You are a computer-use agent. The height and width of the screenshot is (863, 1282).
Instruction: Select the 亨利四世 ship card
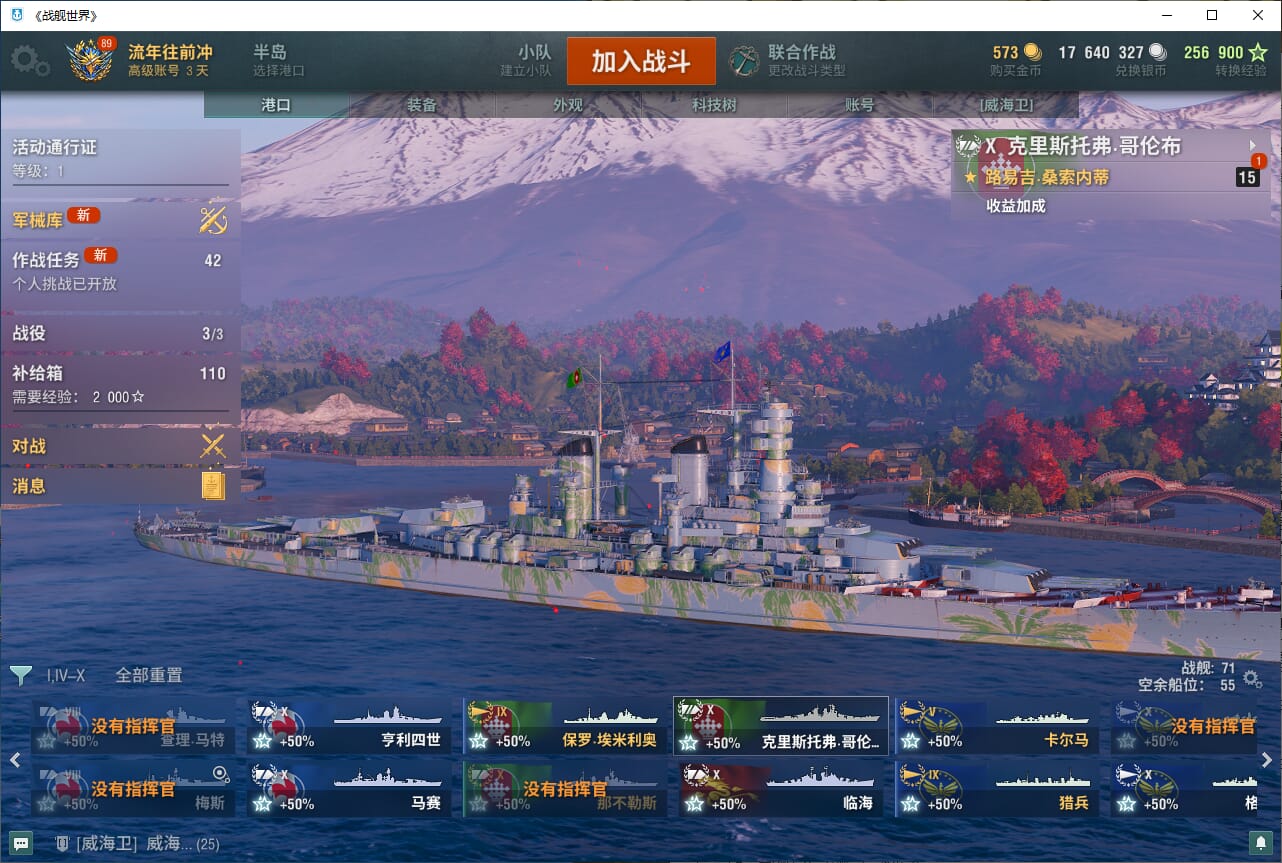[349, 727]
